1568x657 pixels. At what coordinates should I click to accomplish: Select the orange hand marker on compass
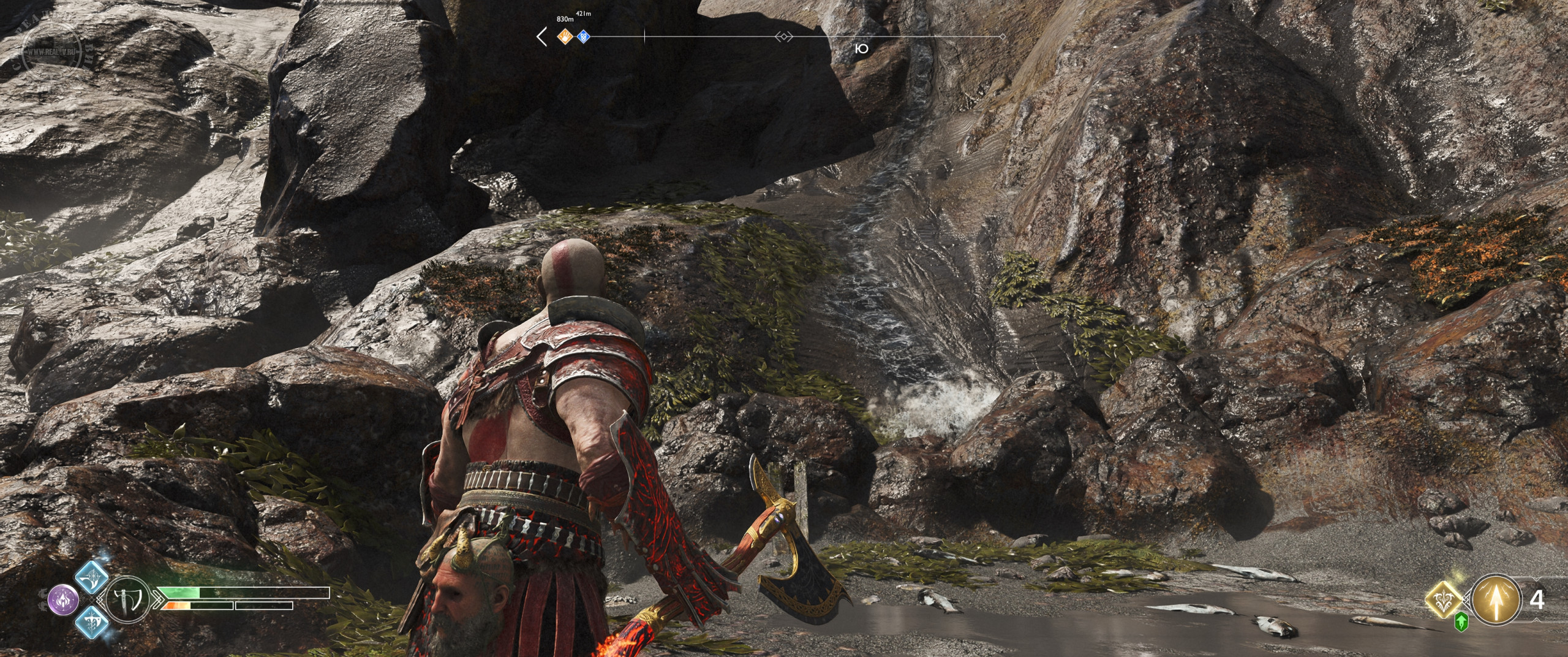point(565,37)
